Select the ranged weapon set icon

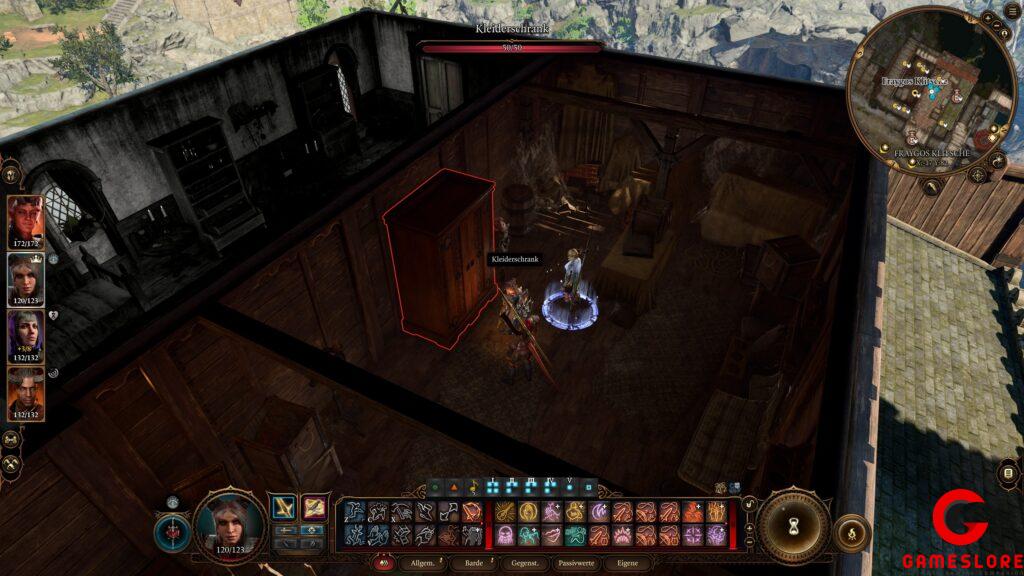[314, 509]
